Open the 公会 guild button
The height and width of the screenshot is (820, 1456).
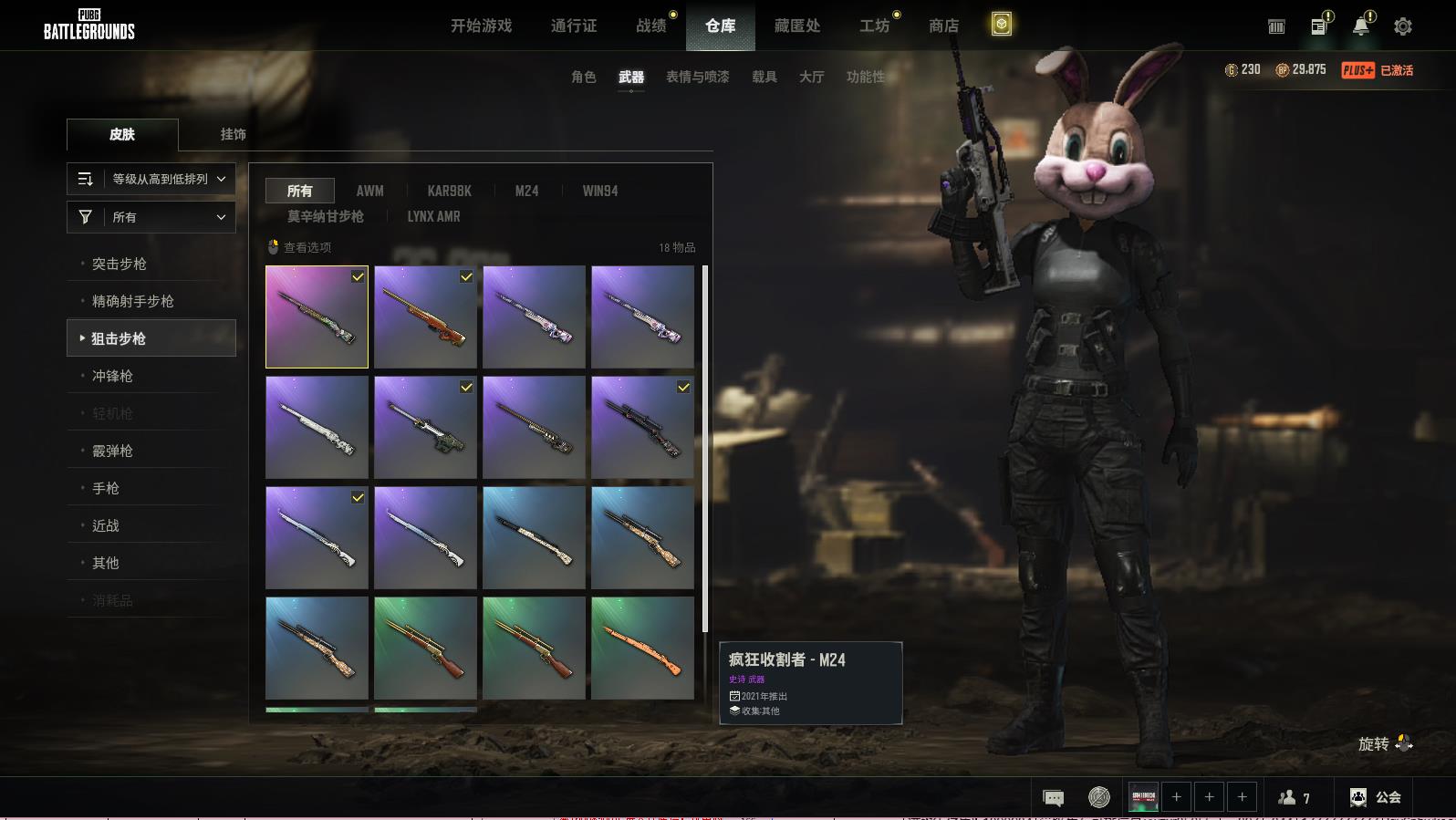pos(1376,797)
